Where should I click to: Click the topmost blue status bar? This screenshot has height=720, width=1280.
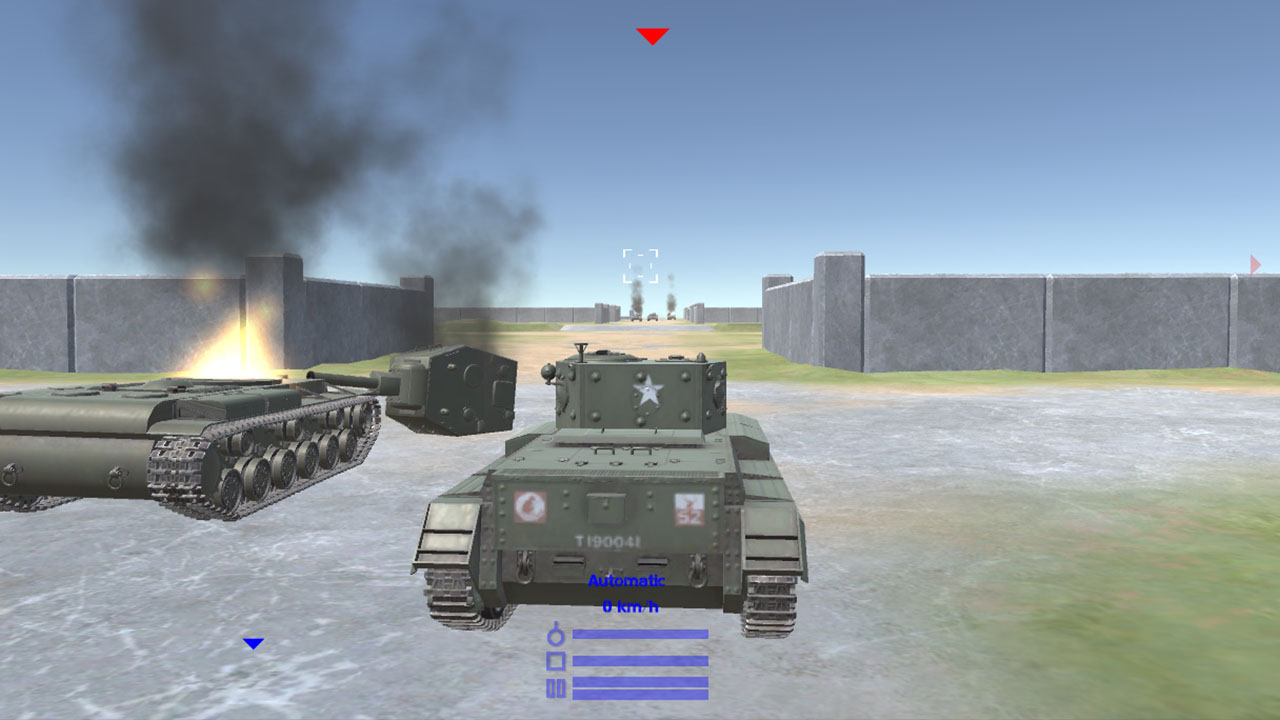640,634
